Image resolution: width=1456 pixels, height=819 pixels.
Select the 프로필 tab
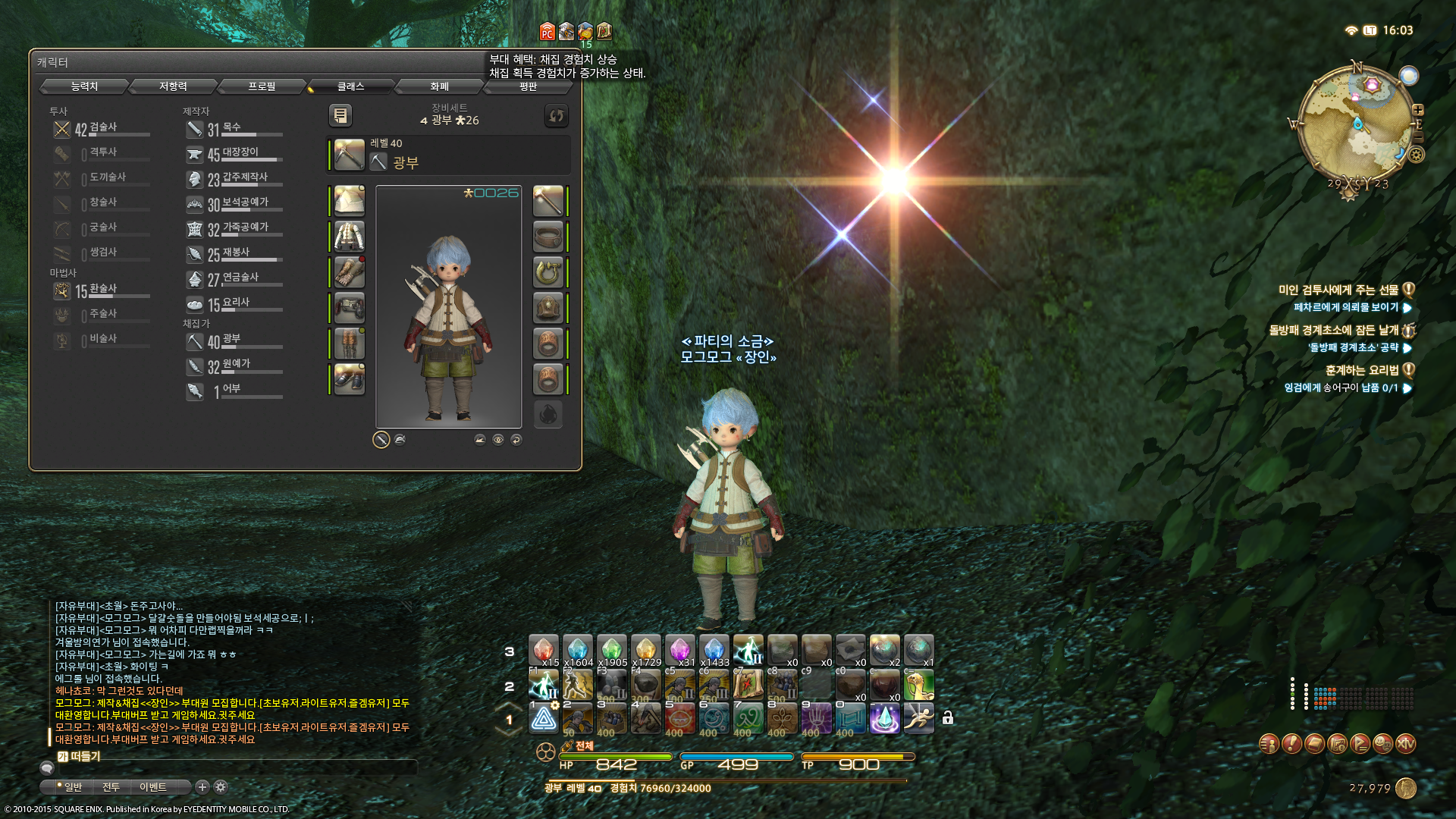pos(262,86)
